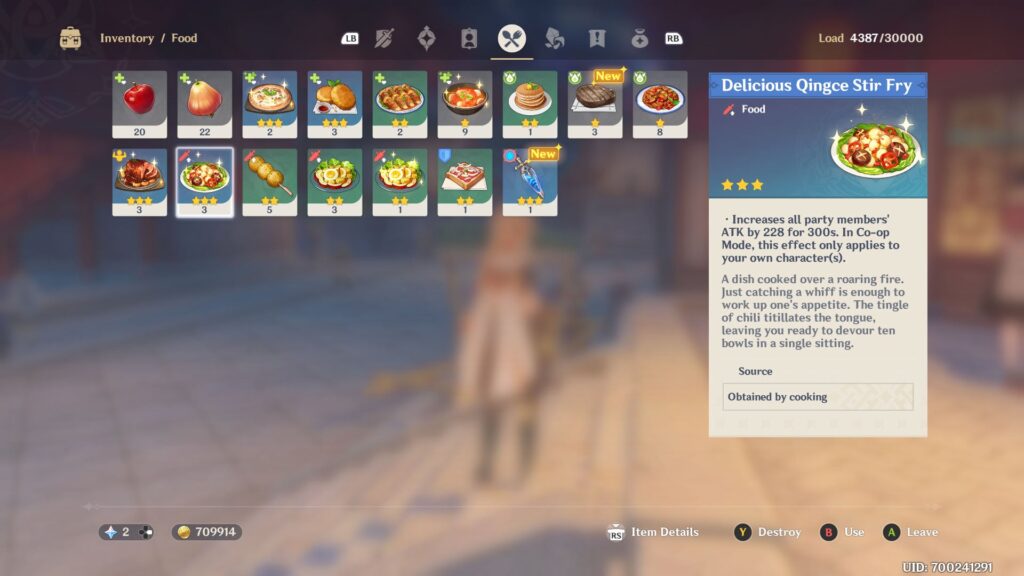Select the Sunsettia fruit slot

(204, 103)
